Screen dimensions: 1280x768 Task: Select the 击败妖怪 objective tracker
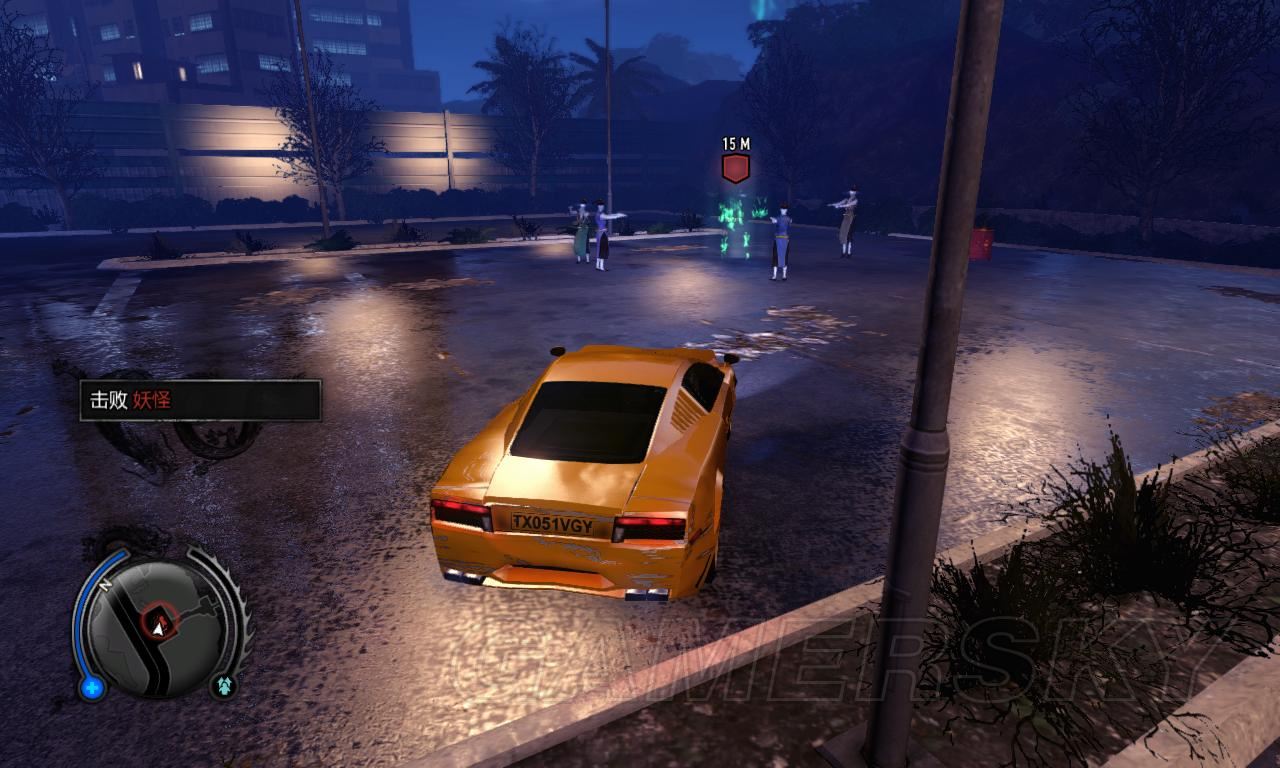[x=200, y=400]
